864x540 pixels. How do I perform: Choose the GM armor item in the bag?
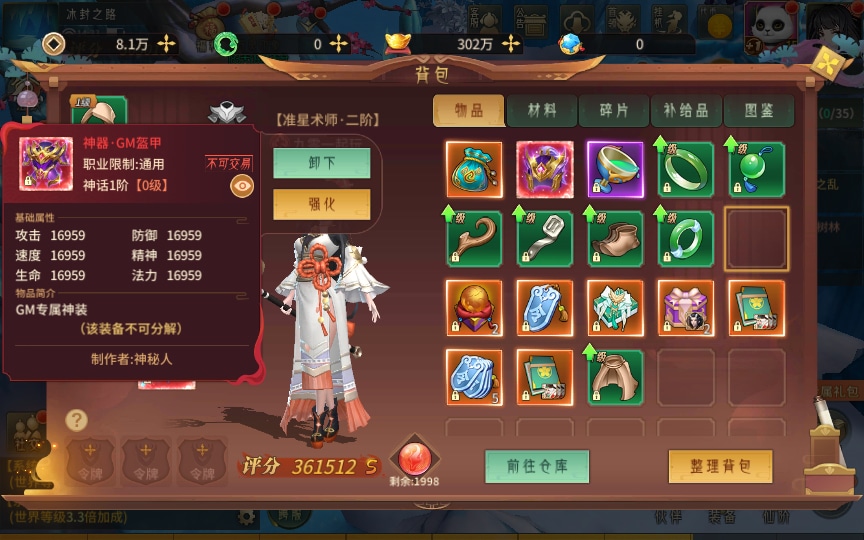pyautogui.click(x=545, y=170)
